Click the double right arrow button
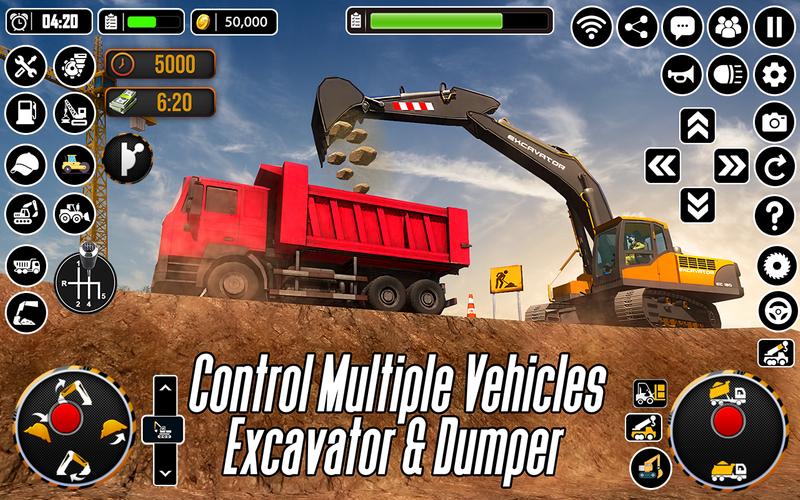This screenshot has width=800, height=500. (733, 165)
